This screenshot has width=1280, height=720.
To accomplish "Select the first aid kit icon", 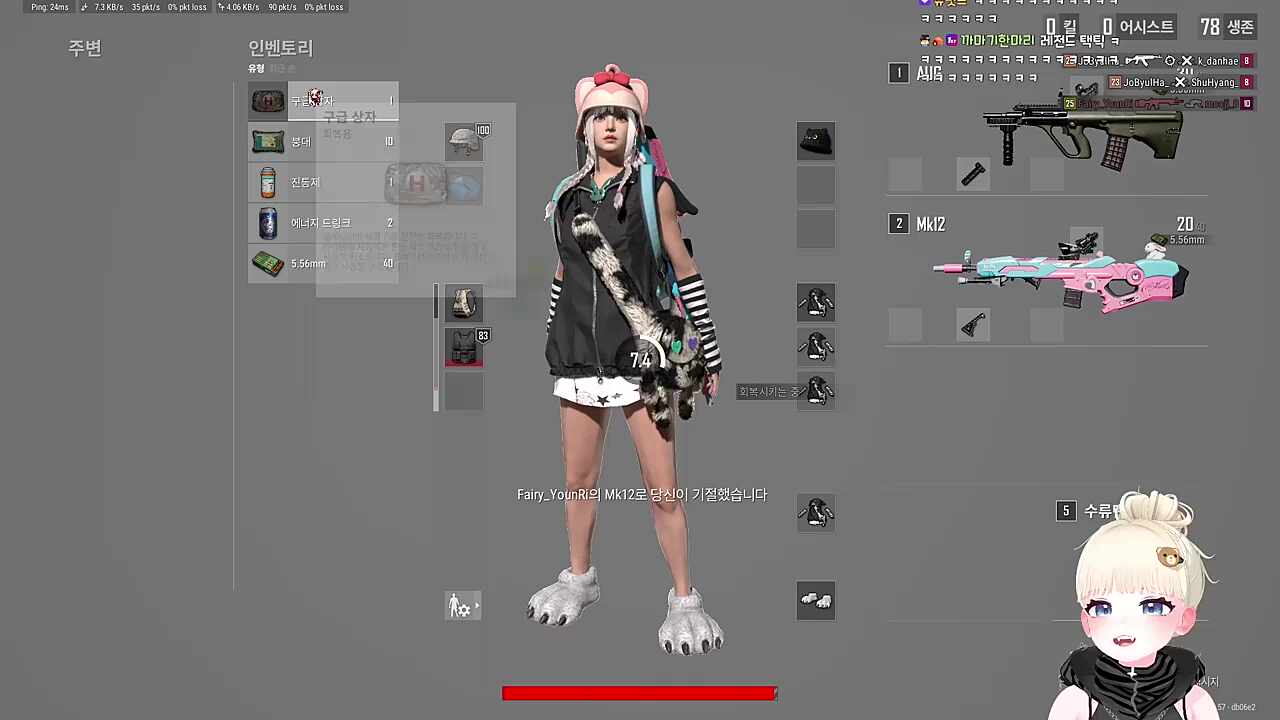I will pyautogui.click(x=267, y=100).
